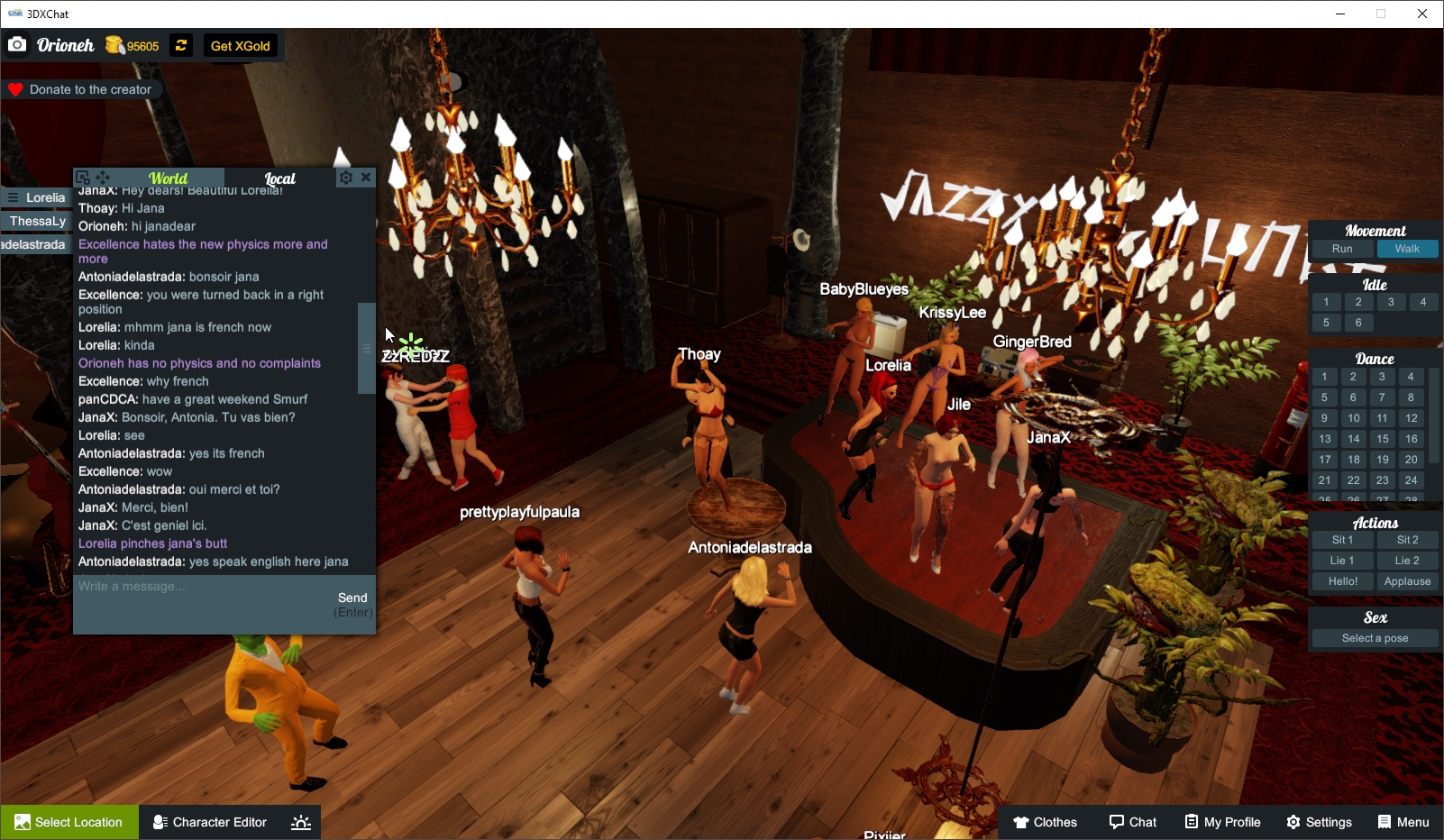This screenshot has width=1444, height=840.
Task: Open My Profile from the bottom bar
Action: [1222, 822]
